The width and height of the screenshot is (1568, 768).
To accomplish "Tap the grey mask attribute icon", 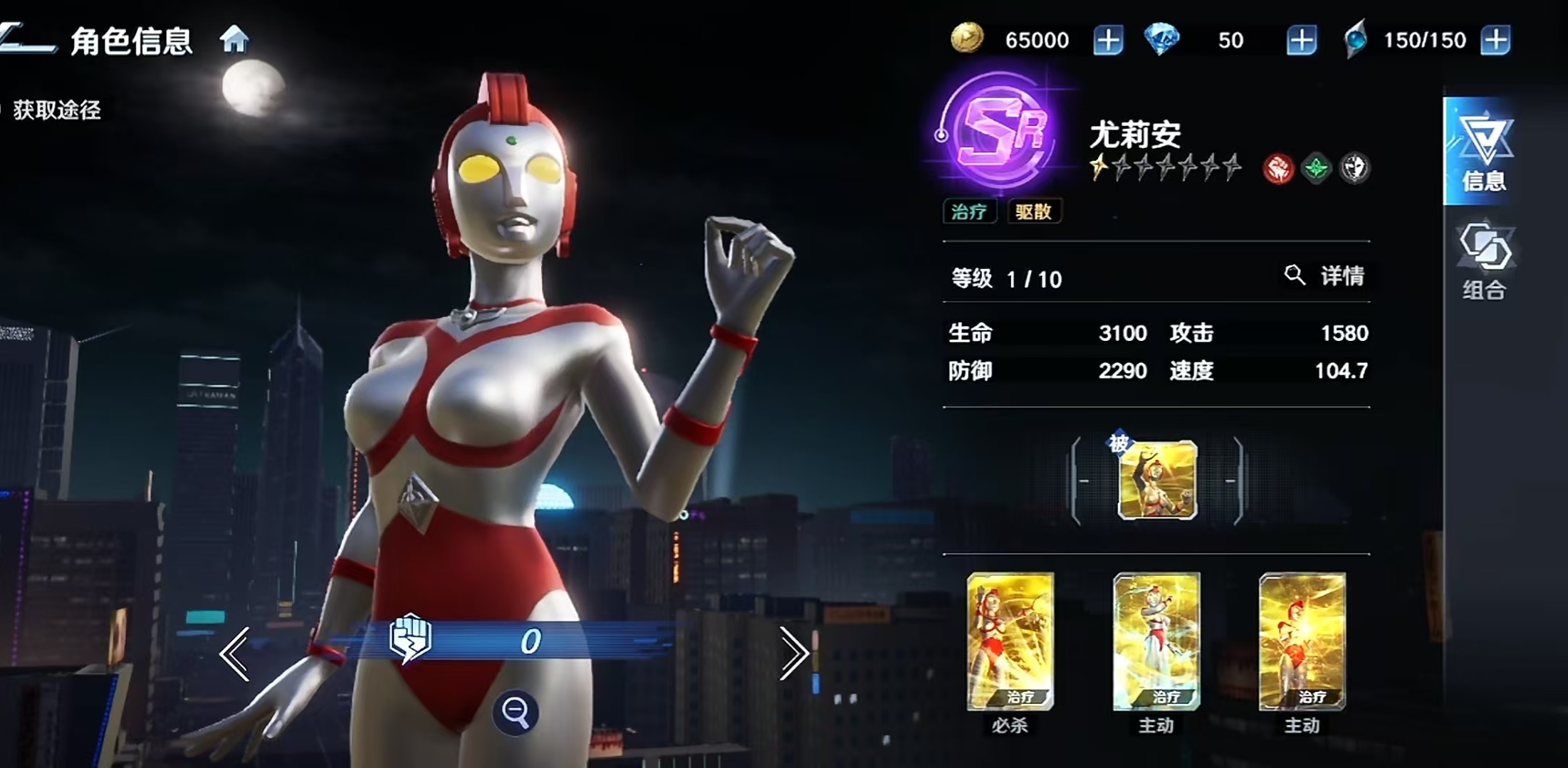I will coord(1354,169).
